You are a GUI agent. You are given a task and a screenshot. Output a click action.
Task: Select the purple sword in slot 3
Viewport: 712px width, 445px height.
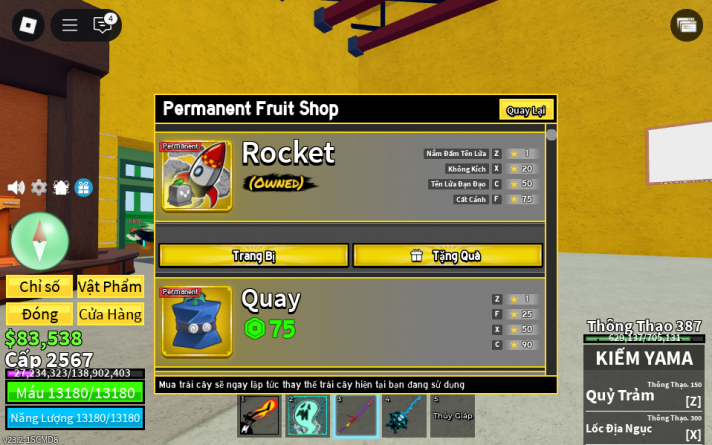click(x=355, y=416)
